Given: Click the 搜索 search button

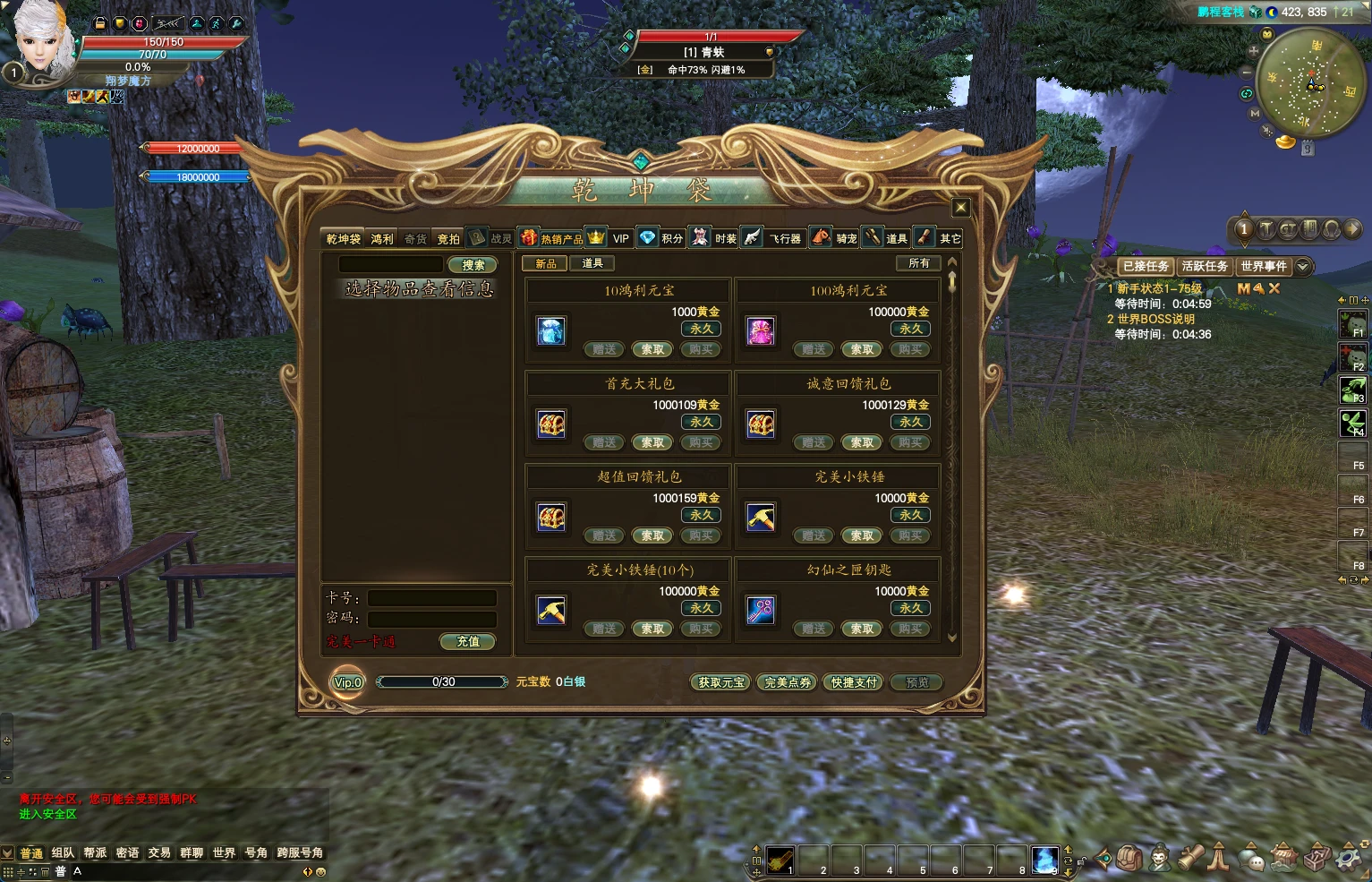Looking at the screenshot, I should pos(473,265).
